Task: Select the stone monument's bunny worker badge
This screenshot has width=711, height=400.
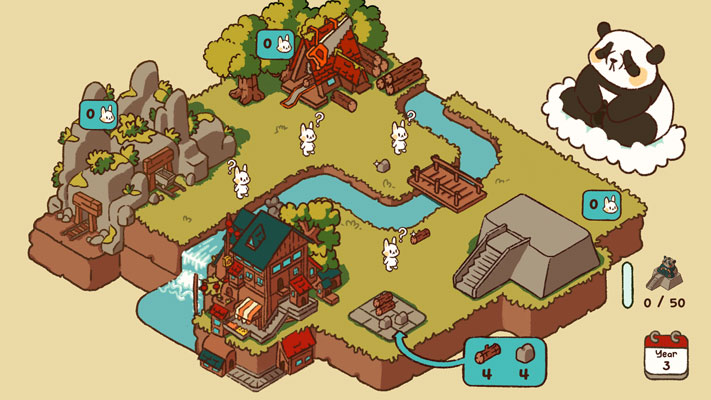Action: click(601, 206)
